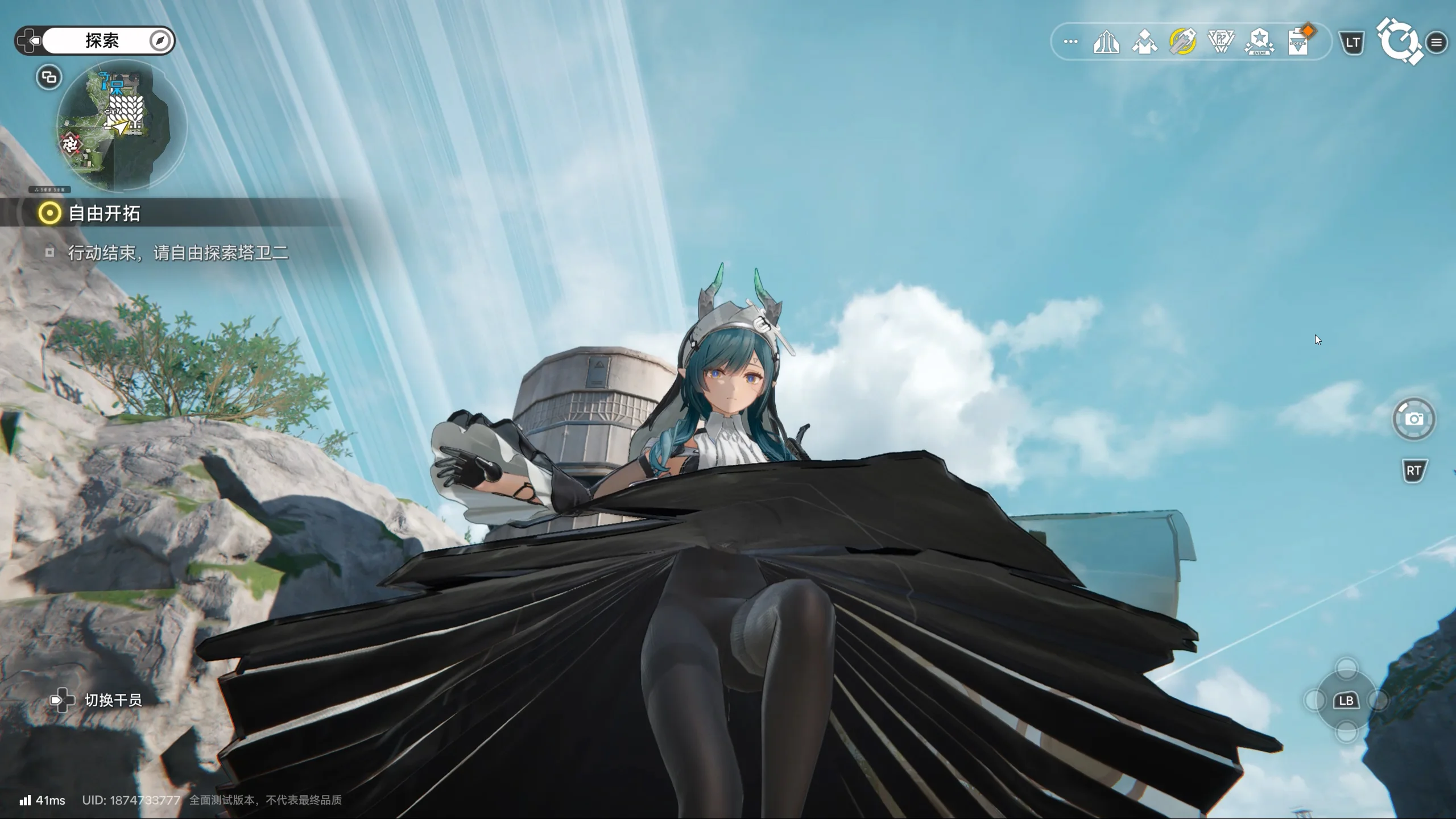Click the large white circular gear emblem

click(1398, 42)
